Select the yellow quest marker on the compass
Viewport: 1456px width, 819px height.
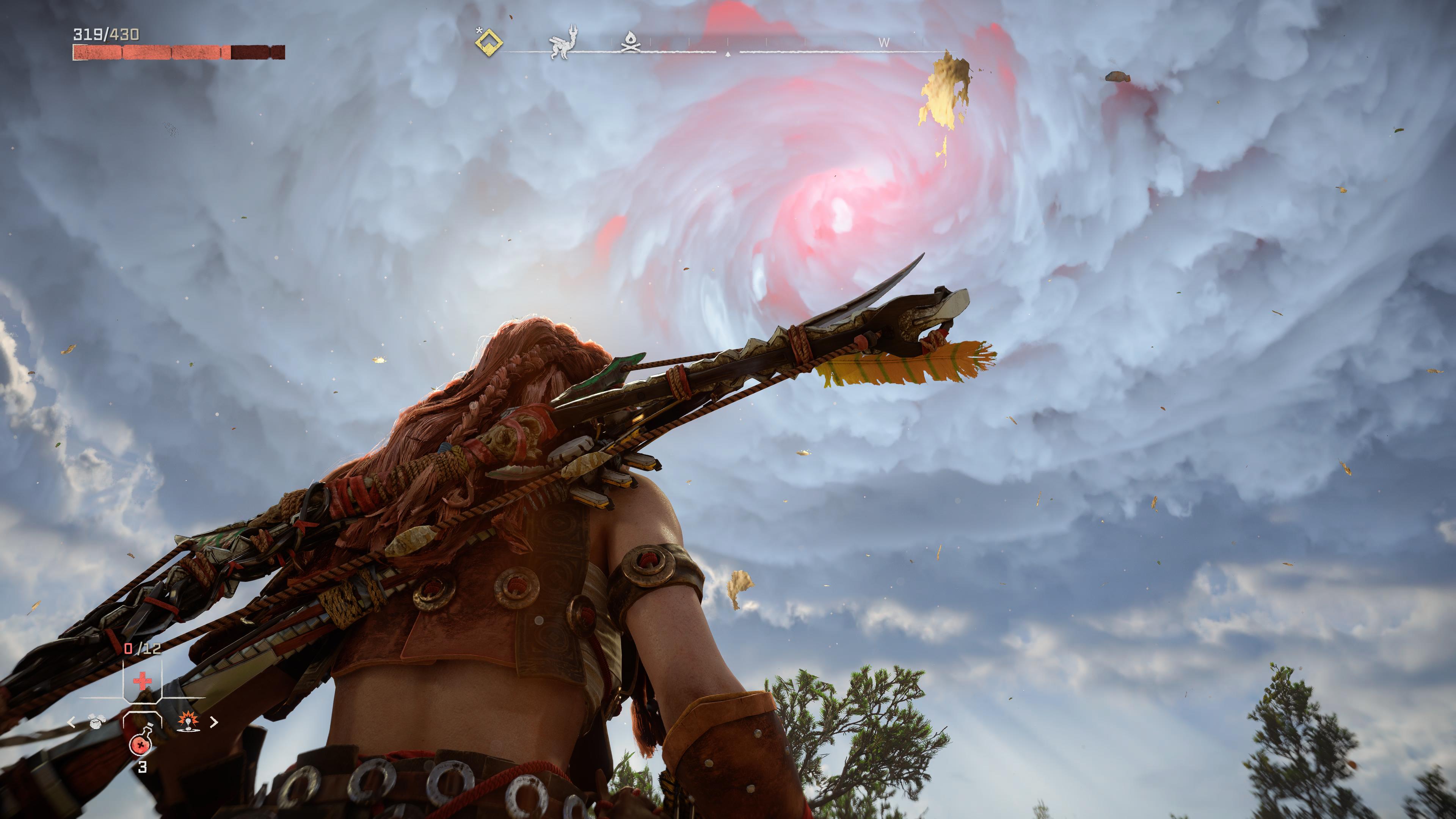coord(489,42)
